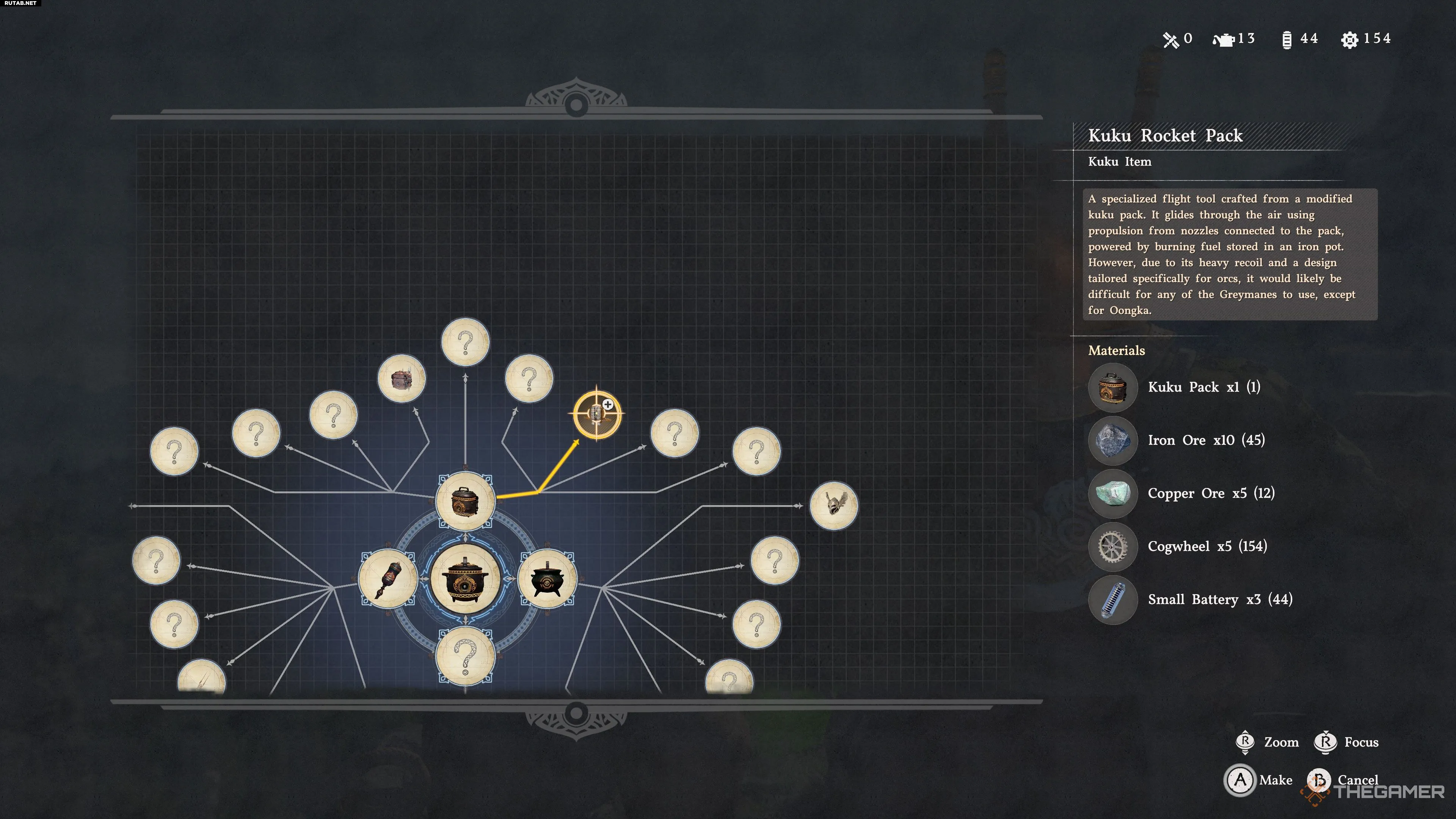Select the Copper Ore material icon
This screenshot has width=1456, height=819.
pyautogui.click(x=1112, y=493)
